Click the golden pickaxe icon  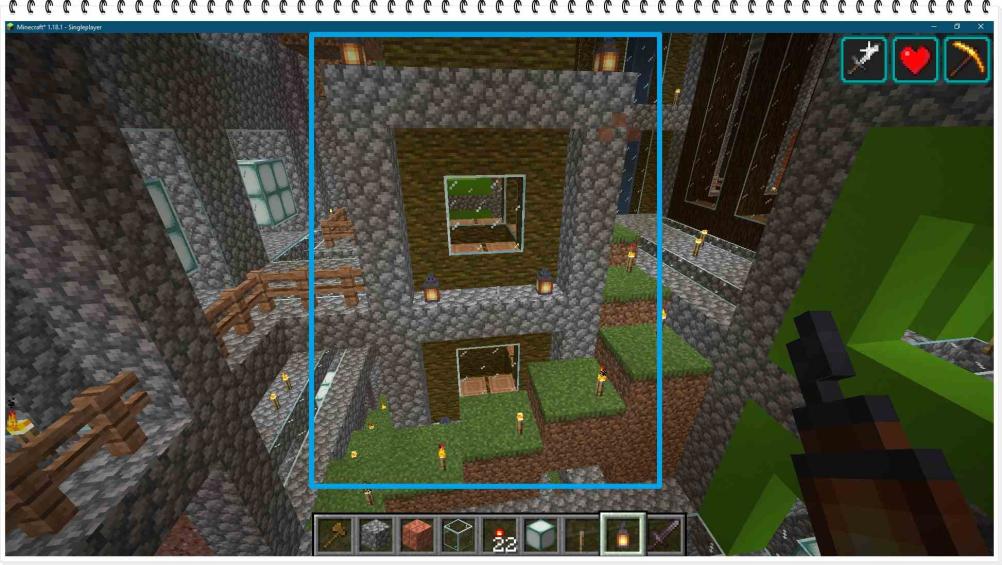point(966,60)
